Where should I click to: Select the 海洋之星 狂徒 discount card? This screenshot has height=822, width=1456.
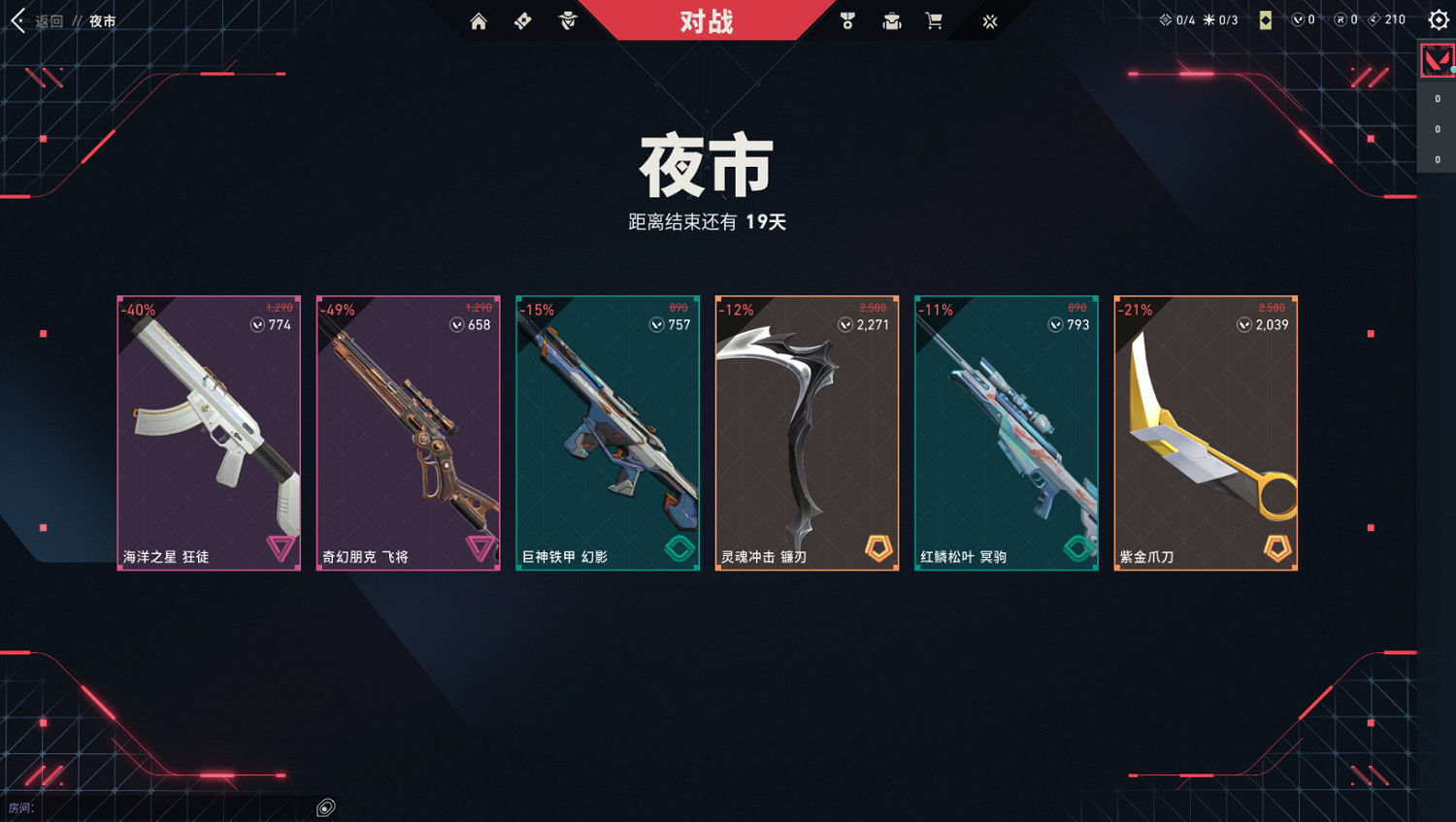(x=208, y=432)
